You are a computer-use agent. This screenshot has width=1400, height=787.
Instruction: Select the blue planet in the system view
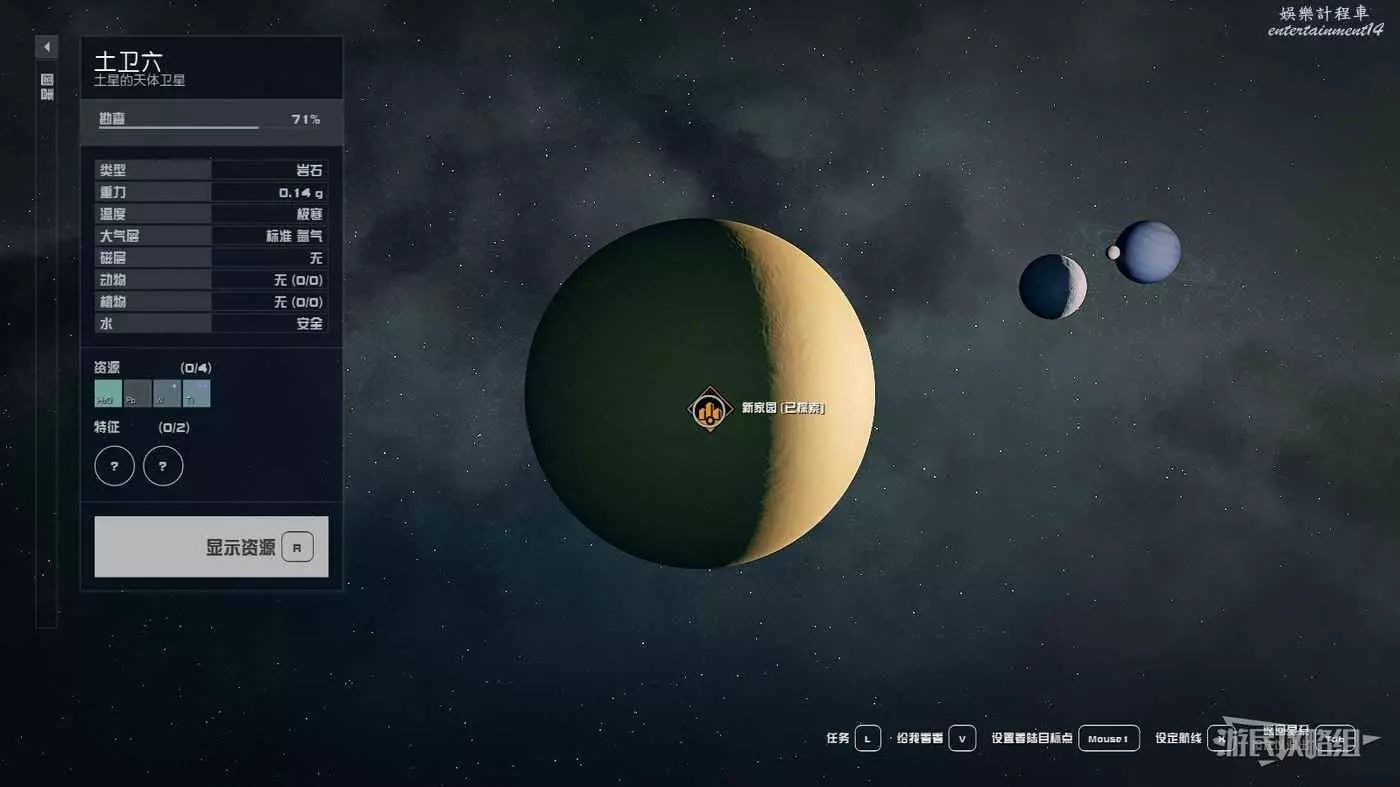coord(1148,252)
